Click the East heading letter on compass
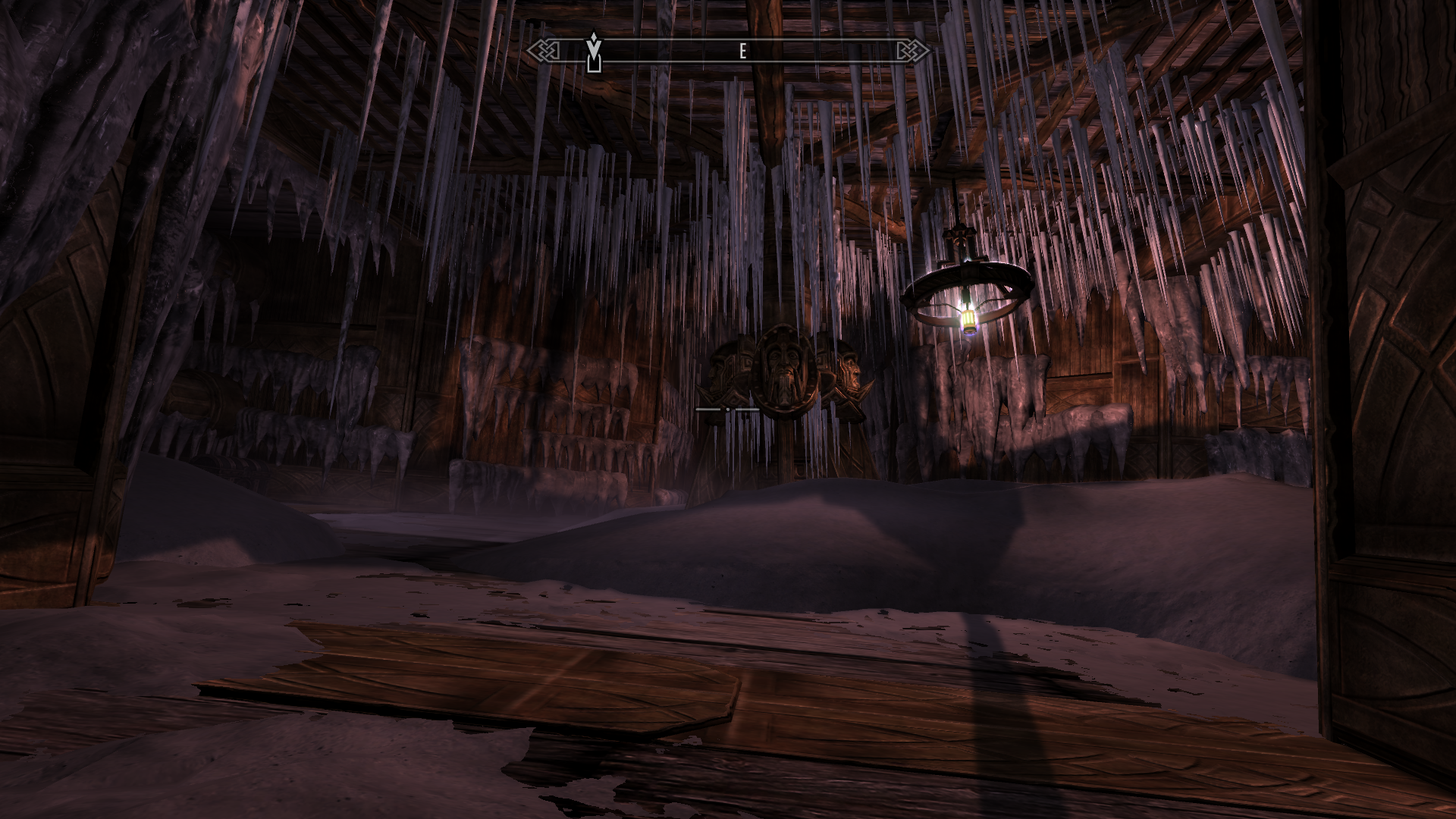This screenshot has width=1456, height=819. pyautogui.click(x=743, y=52)
